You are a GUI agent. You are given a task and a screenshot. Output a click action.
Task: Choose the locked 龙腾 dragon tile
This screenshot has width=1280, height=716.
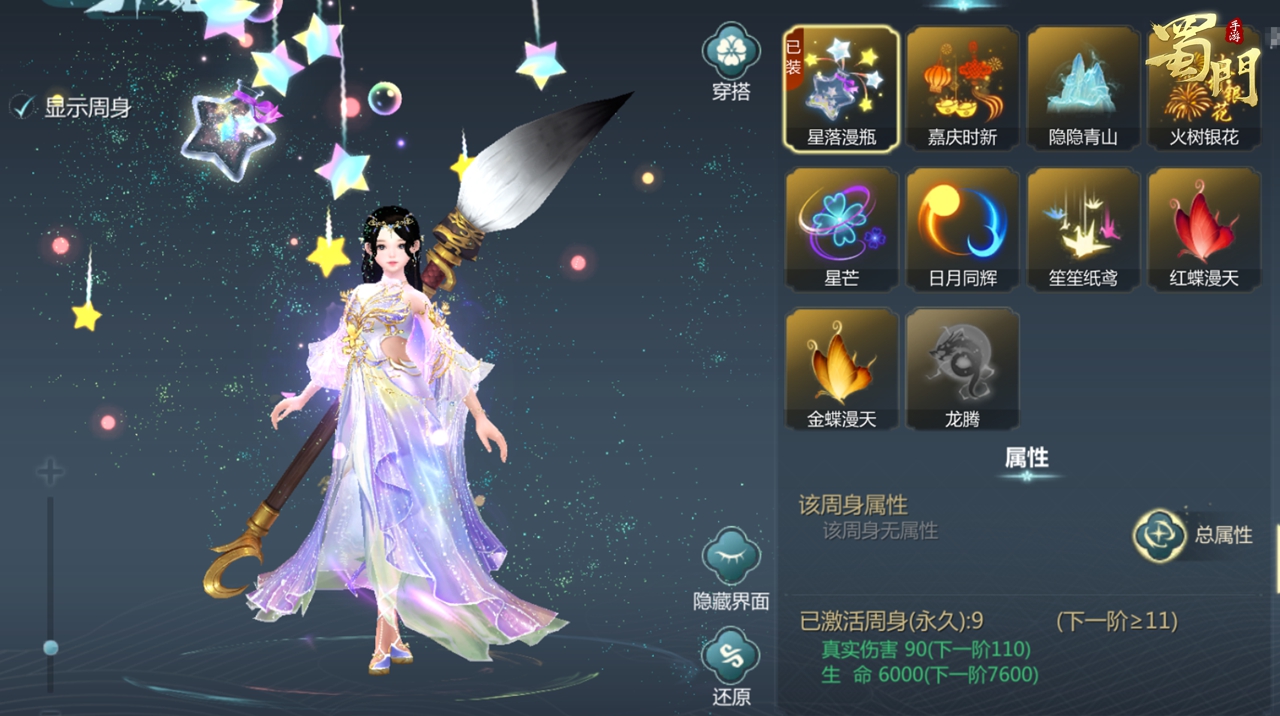[962, 369]
